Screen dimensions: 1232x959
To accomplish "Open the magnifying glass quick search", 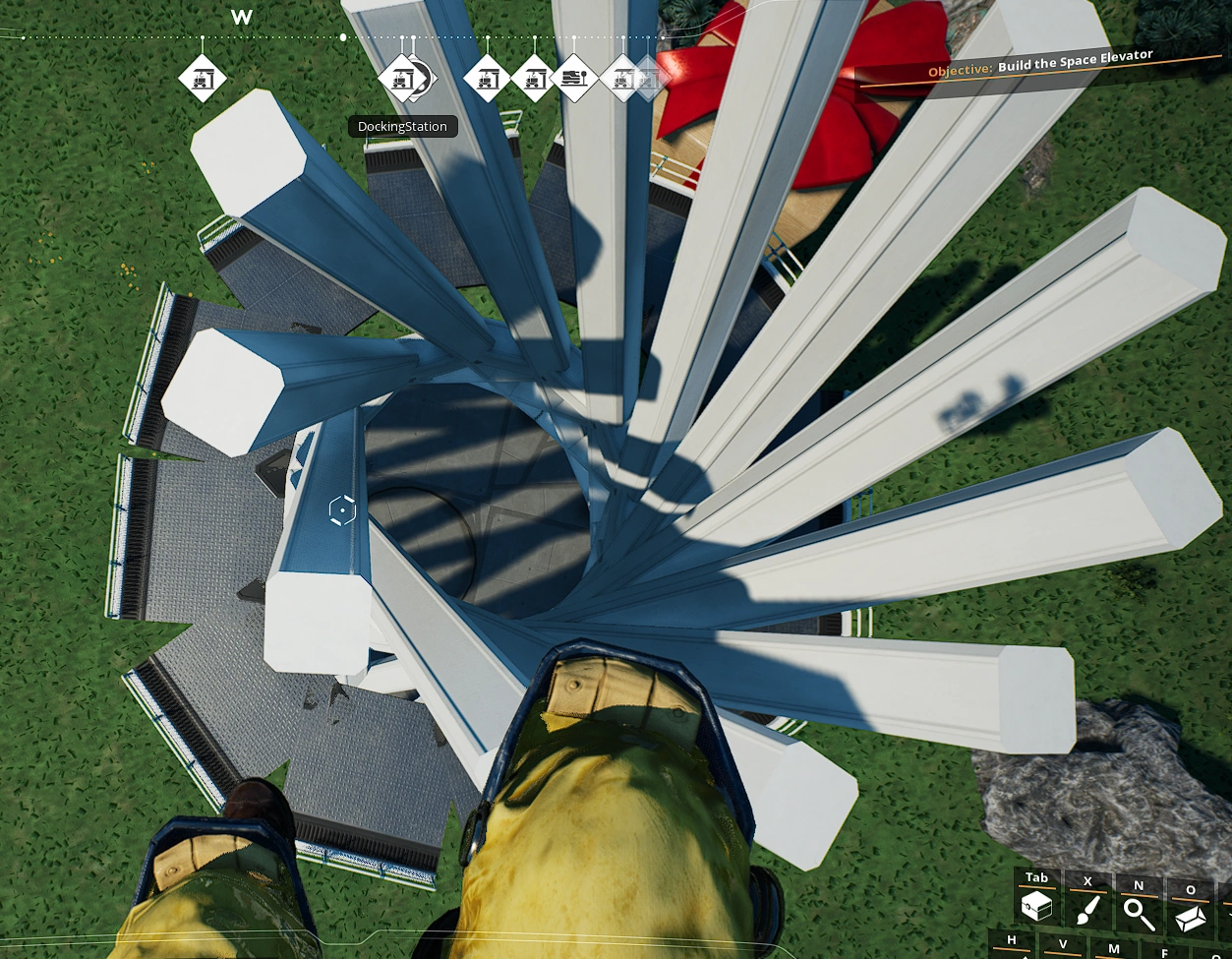I will (1139, 913).
